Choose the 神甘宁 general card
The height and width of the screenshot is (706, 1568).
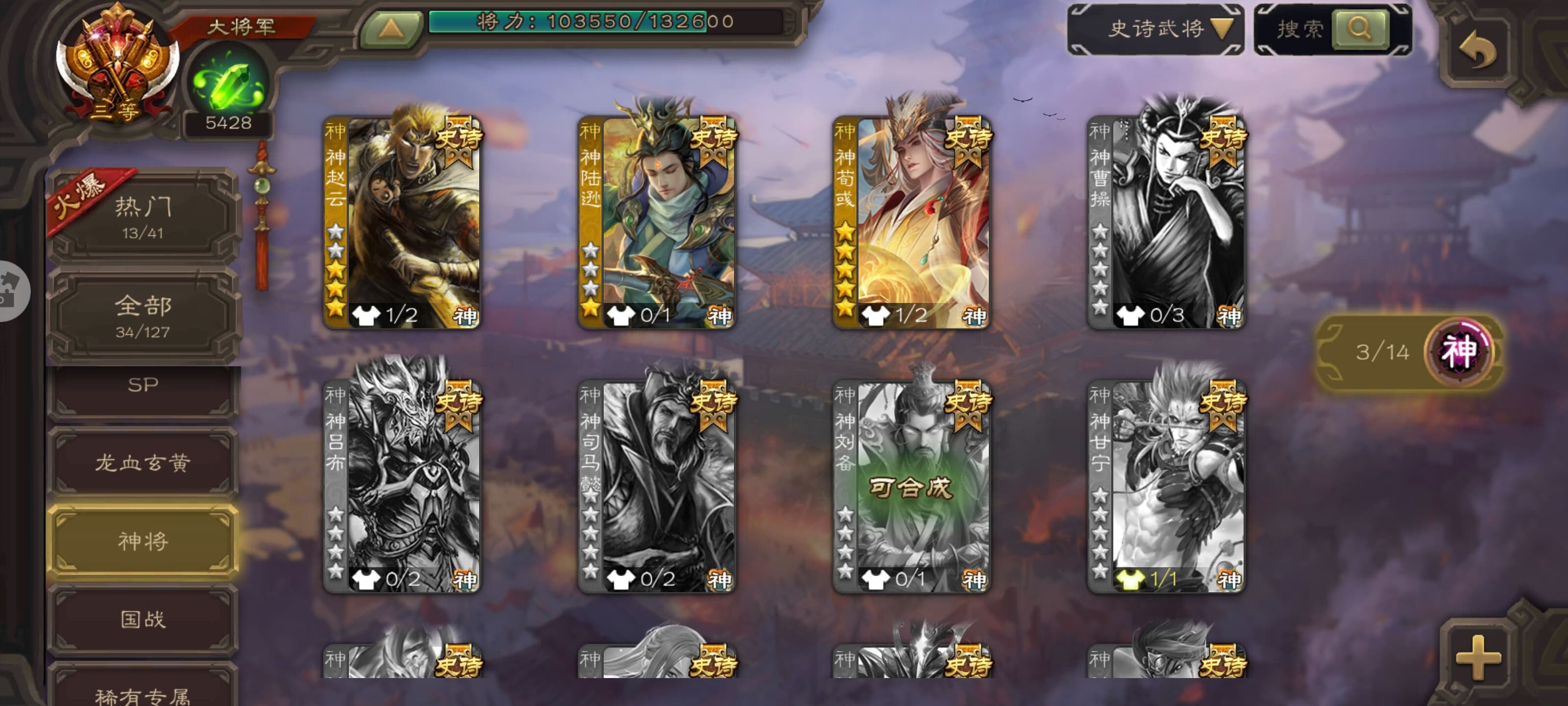(1166, 486)
